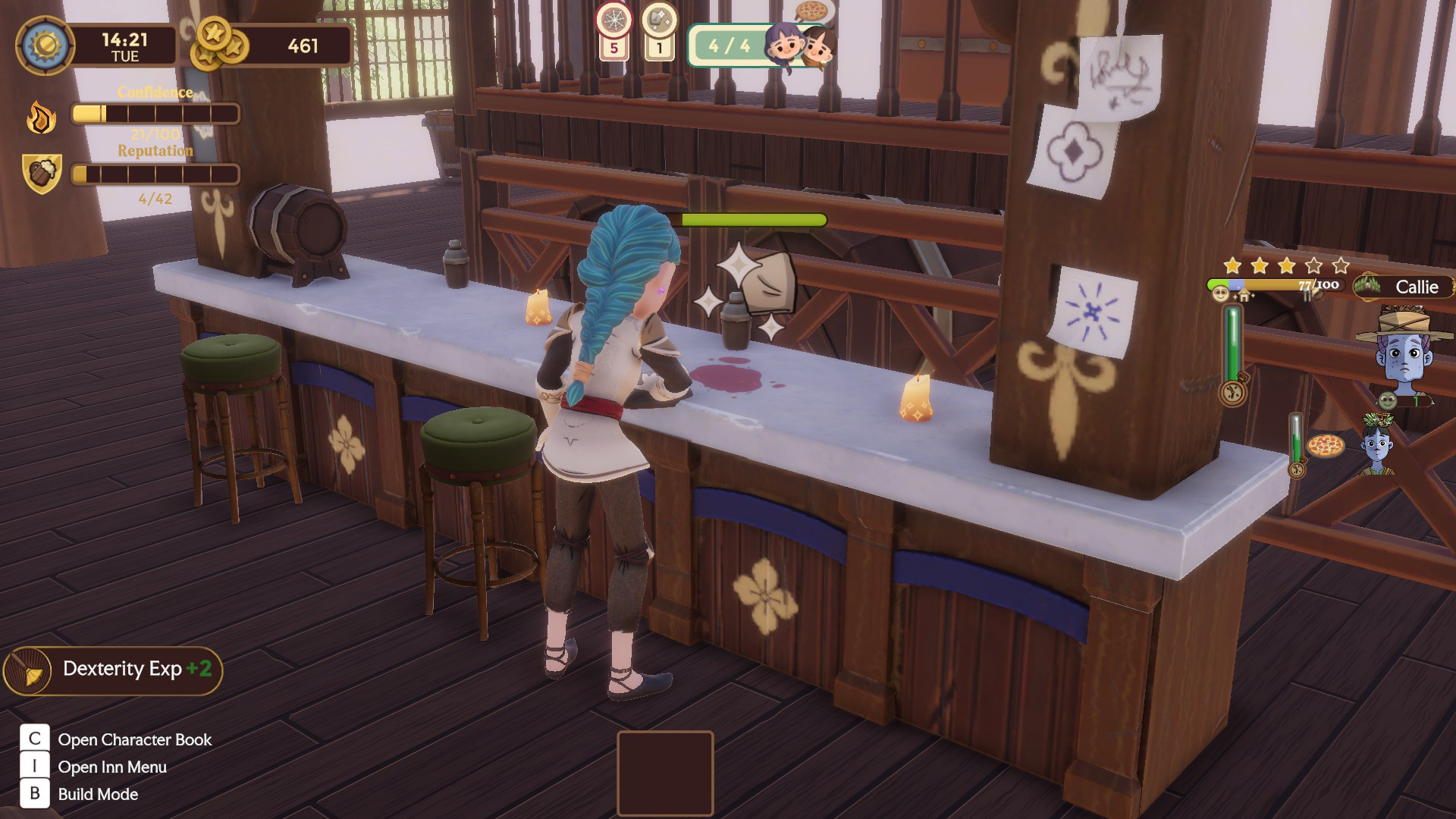Select the Reputation mug shield icon
This screenshot has height=819, width=1456.
click(x=42, y=174)
